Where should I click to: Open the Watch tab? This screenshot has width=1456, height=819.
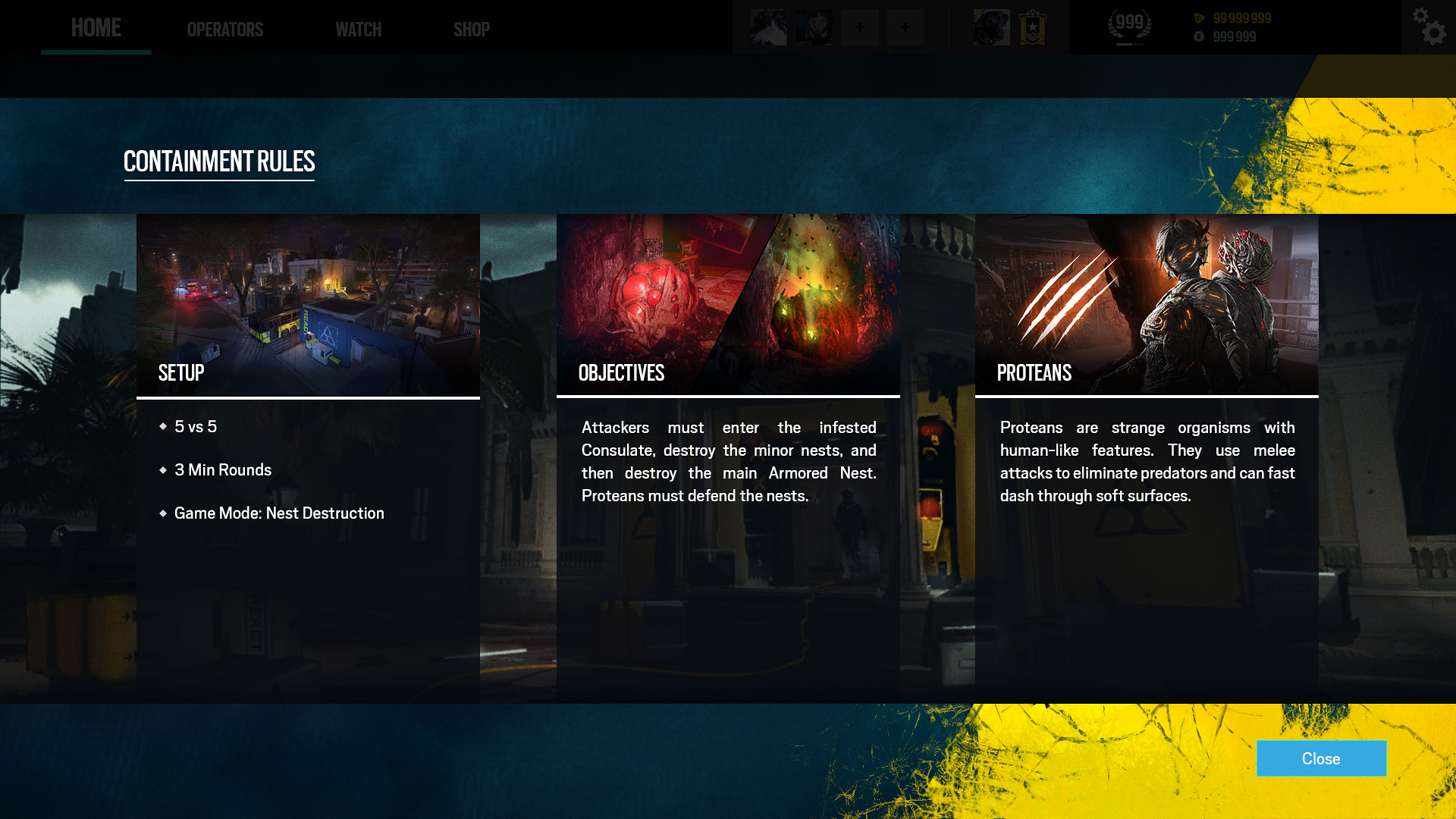coord(358,30)
